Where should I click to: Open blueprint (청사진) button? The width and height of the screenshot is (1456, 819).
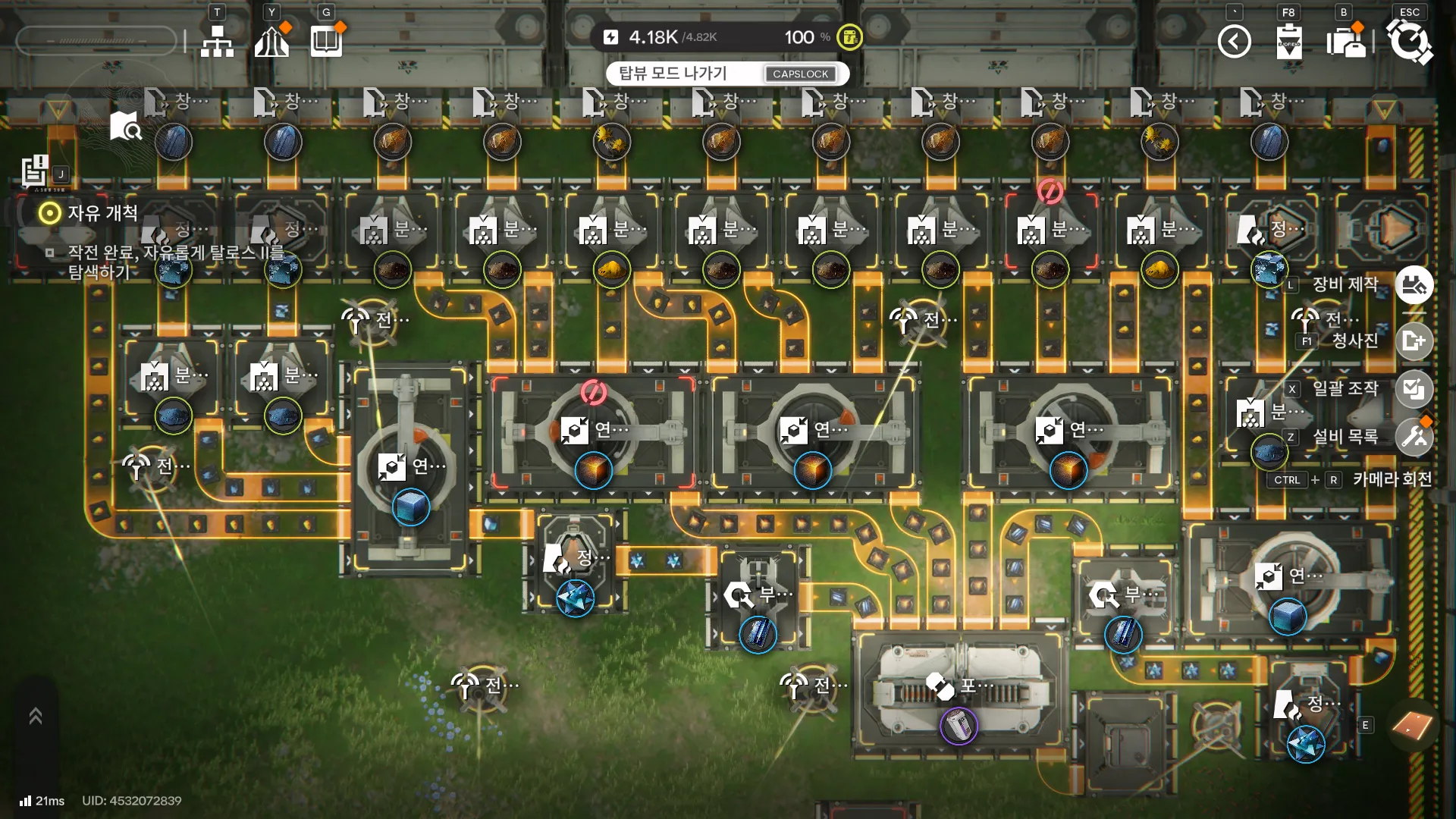[1414, 340]
